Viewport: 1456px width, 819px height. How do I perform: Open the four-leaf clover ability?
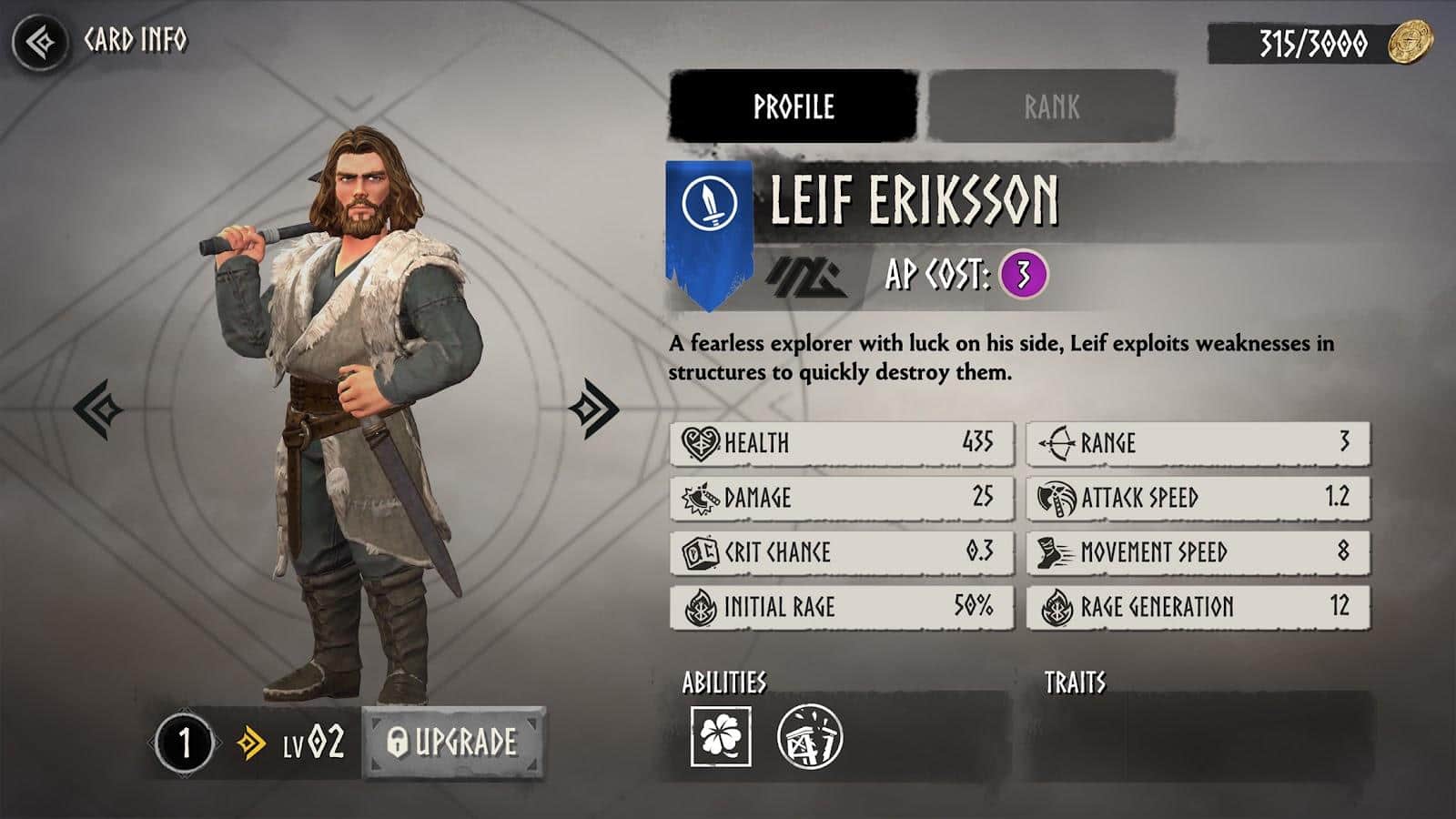pyautogui.click(x=721, y=736)
